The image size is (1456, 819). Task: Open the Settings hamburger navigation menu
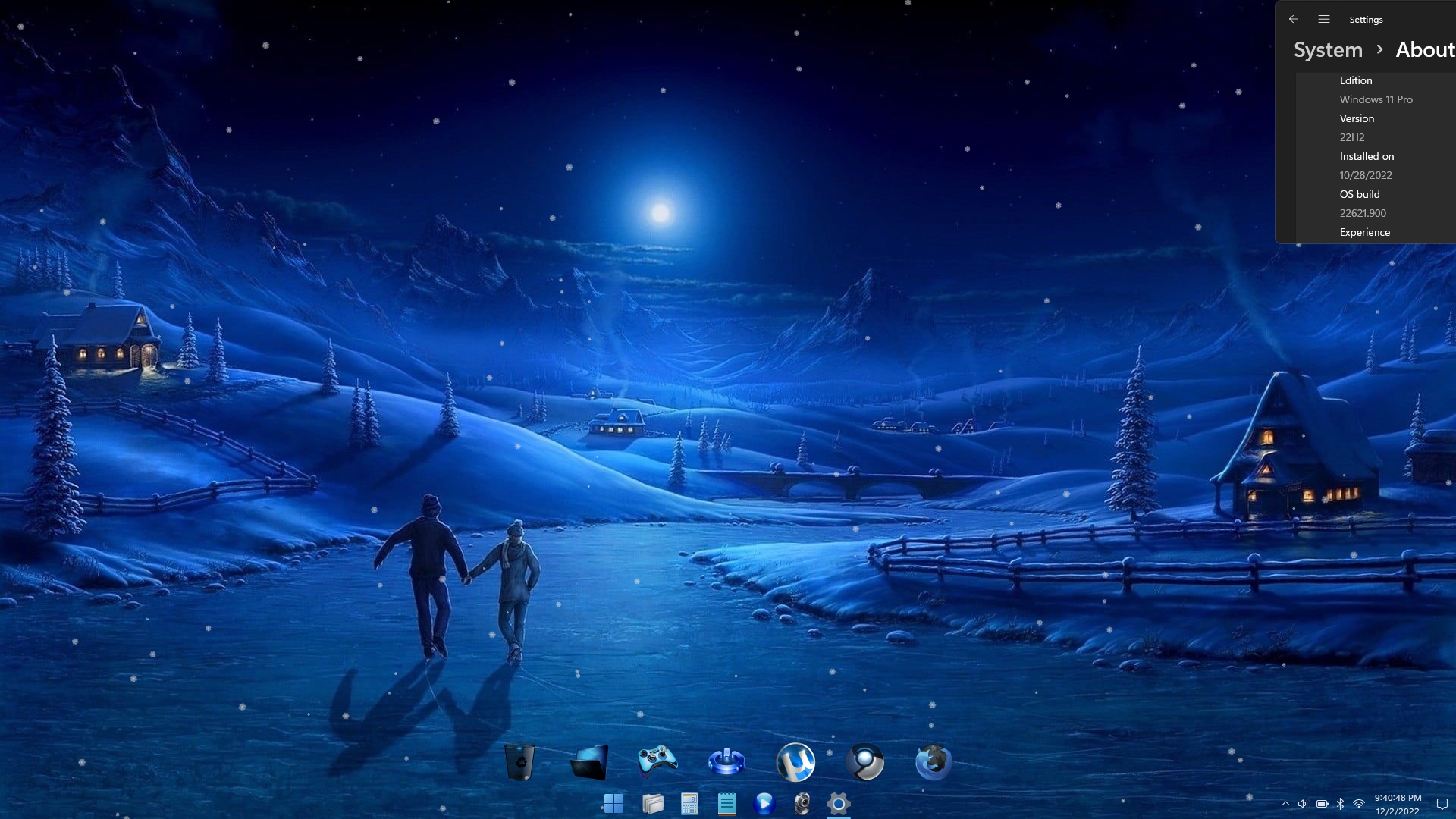(1324, 20)
